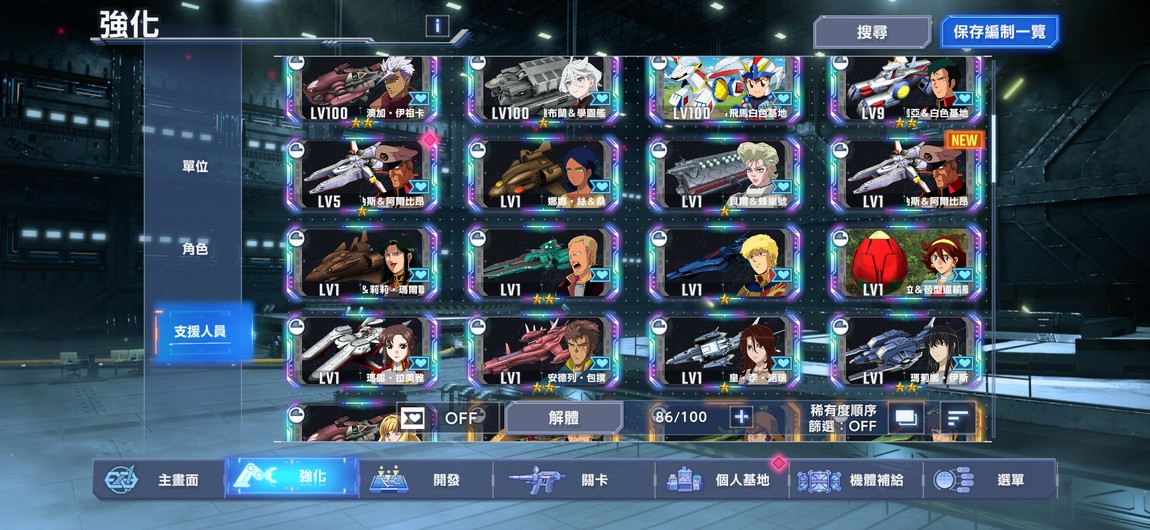The width and height of the screenshot is (1150, 530).
Task: Click the 解體 dismantle button
Action: click(x=564, y=417)
